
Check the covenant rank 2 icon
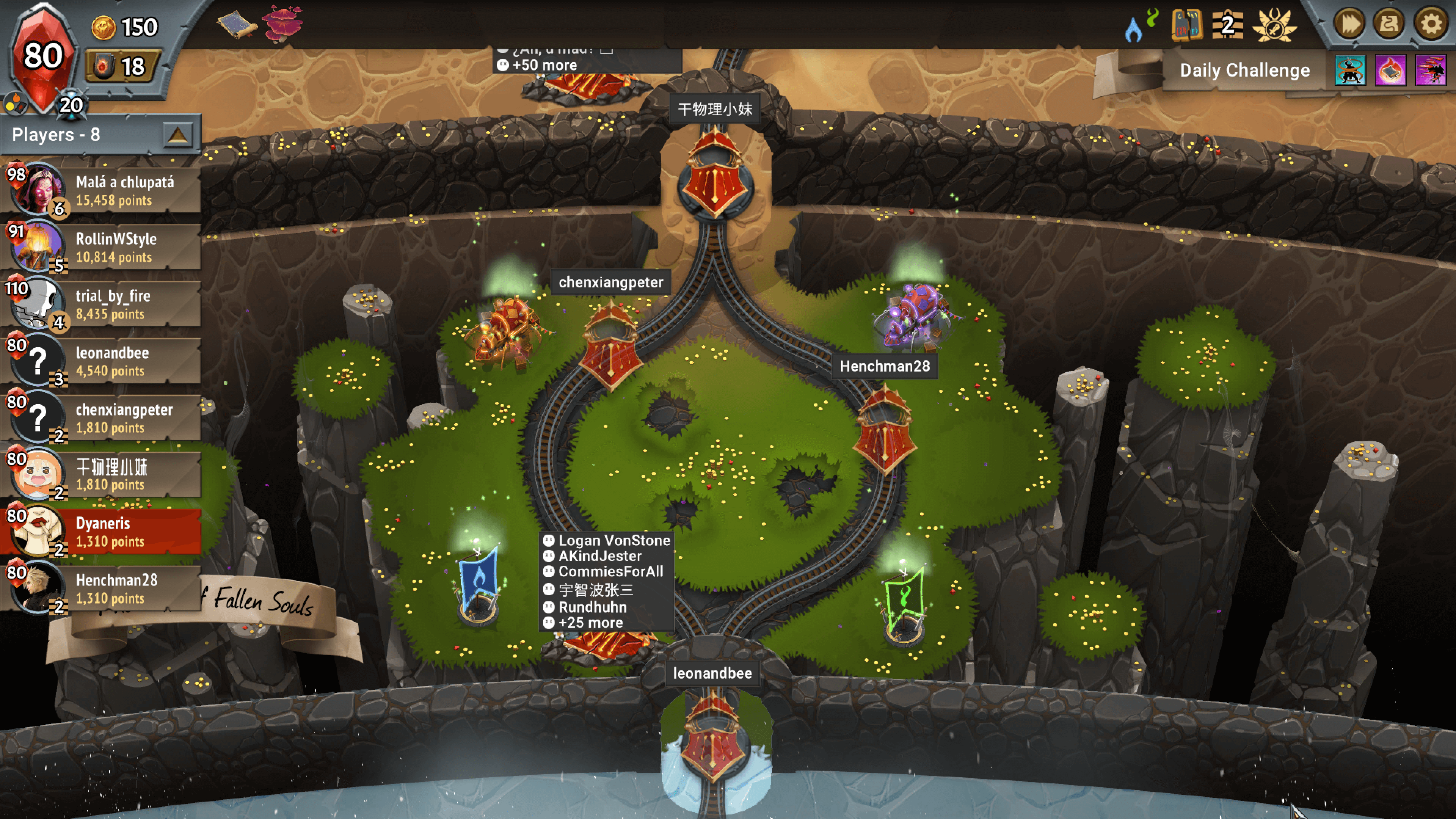tap(1227, 25)
